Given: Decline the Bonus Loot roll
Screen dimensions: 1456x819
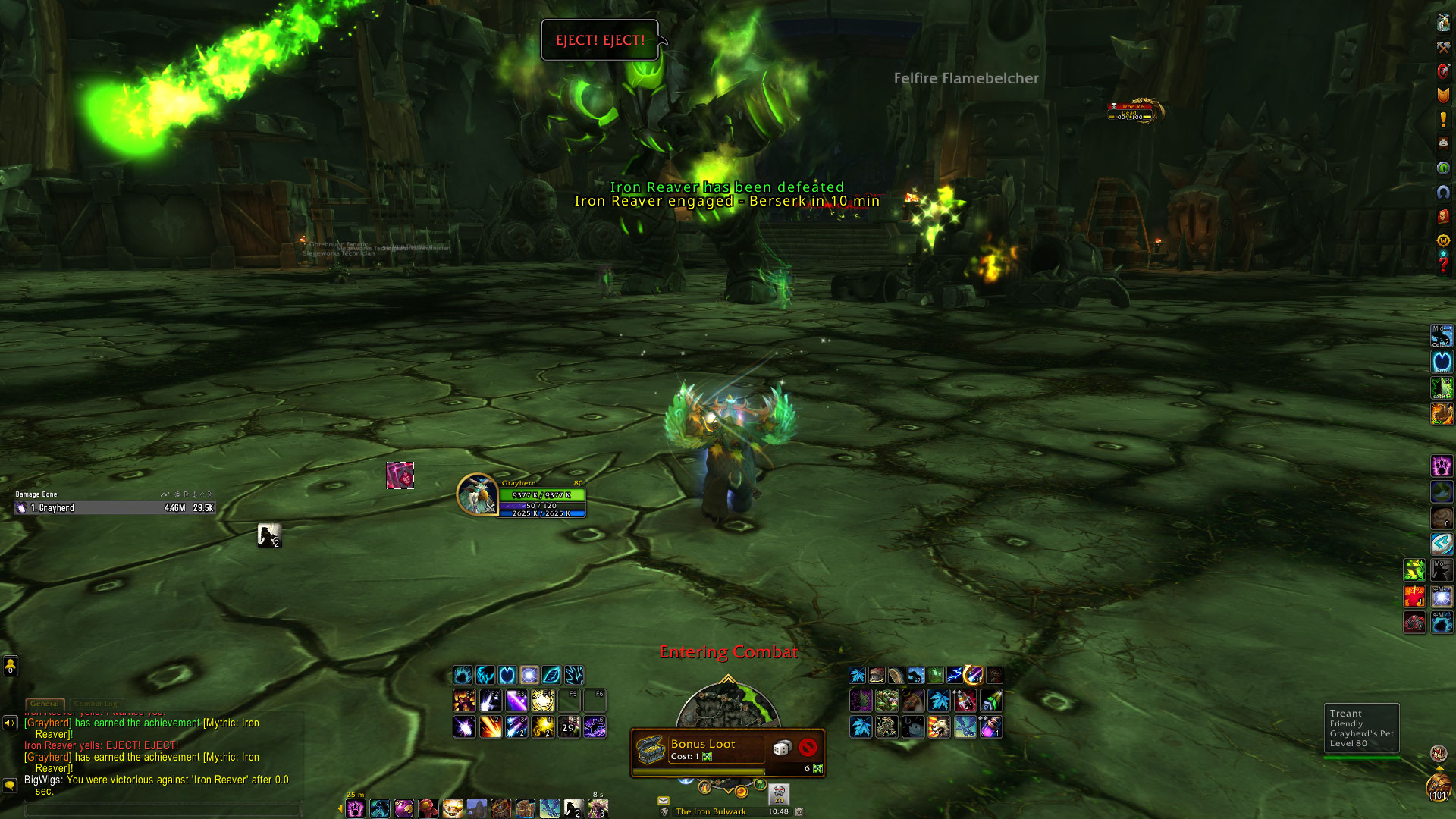Looking at the screenshot, I should (808, 748).
